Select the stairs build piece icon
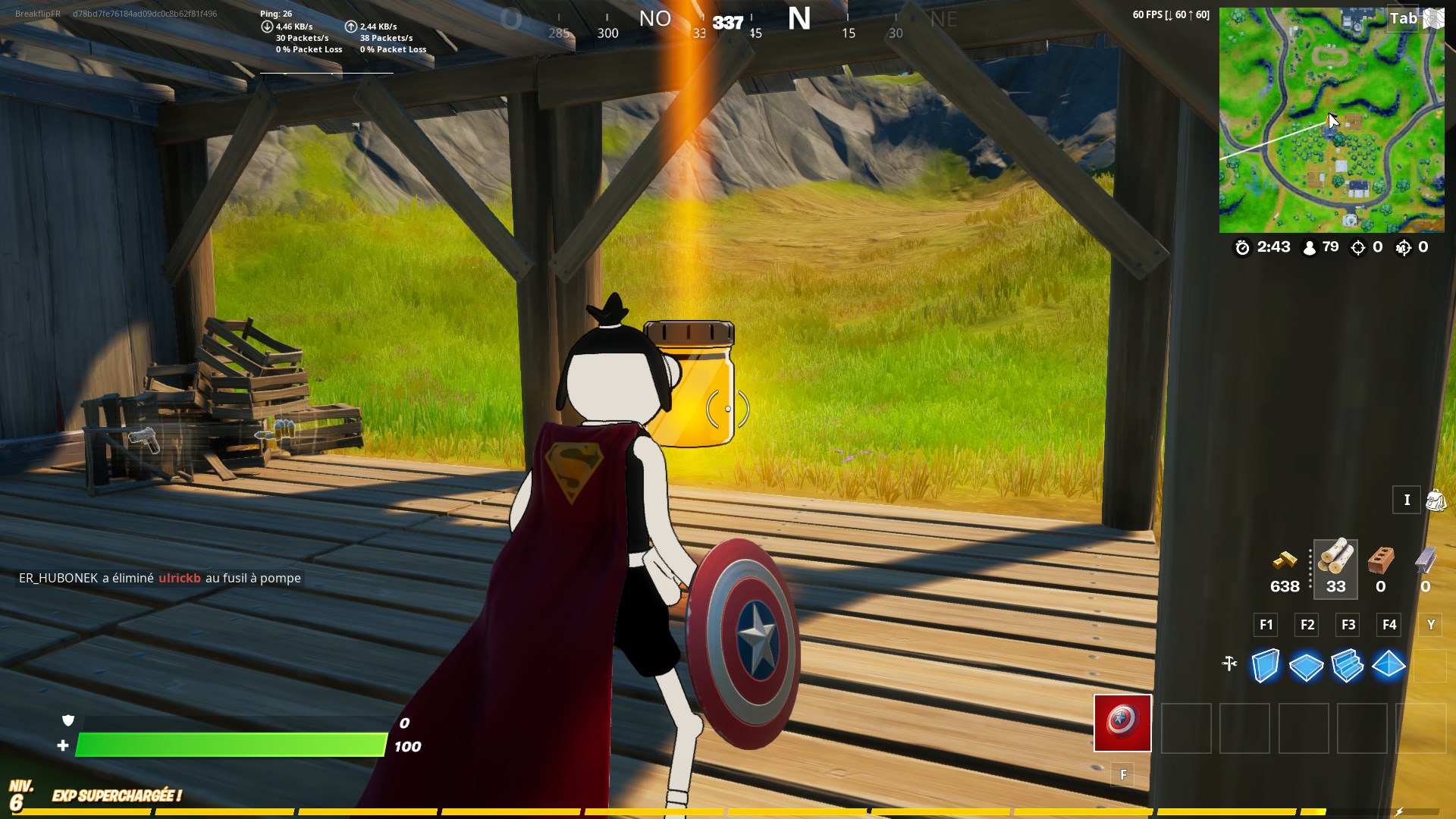This screenshot has width=1456, height=819. point(1348,667)
